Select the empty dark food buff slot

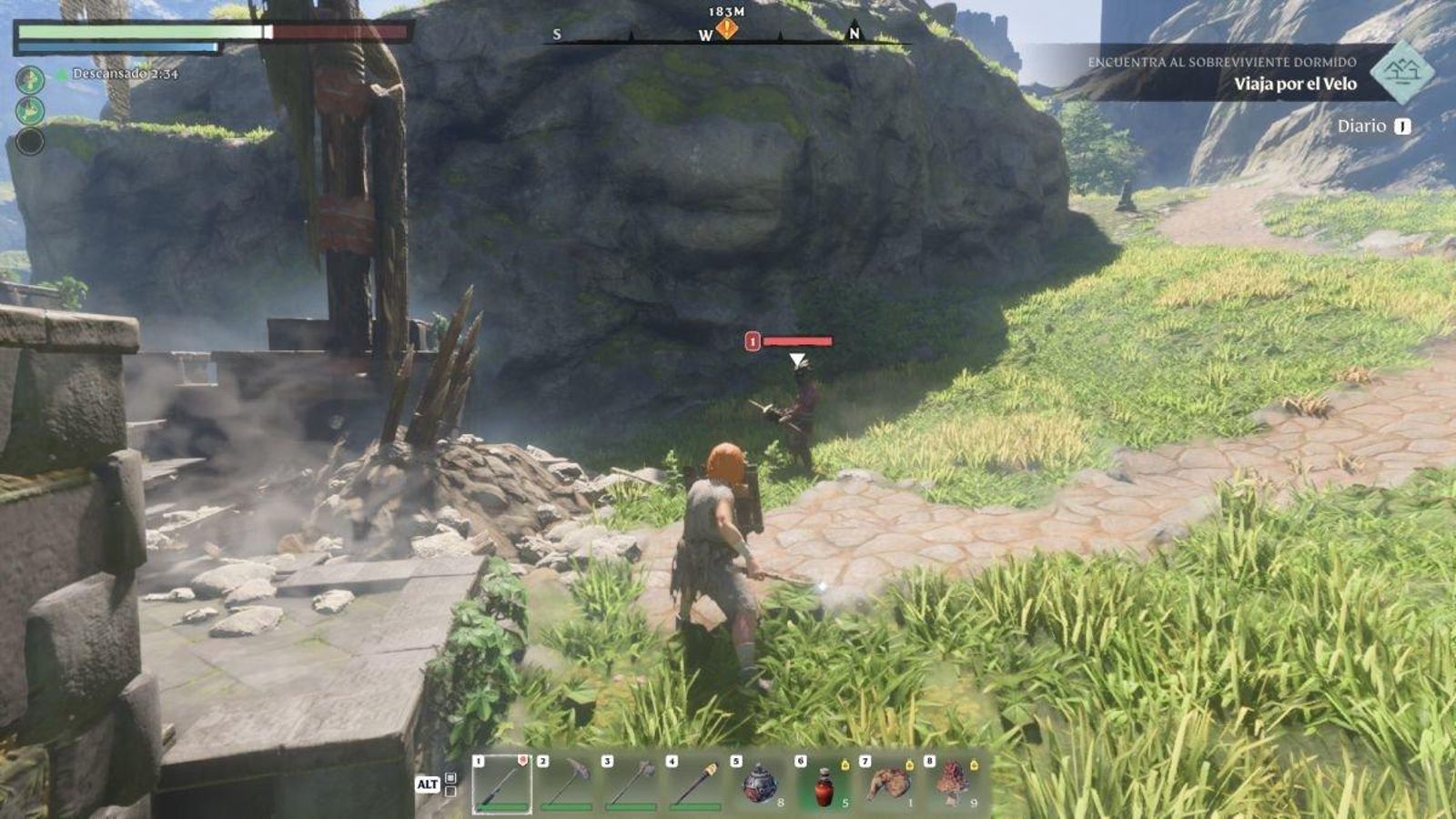30,141
